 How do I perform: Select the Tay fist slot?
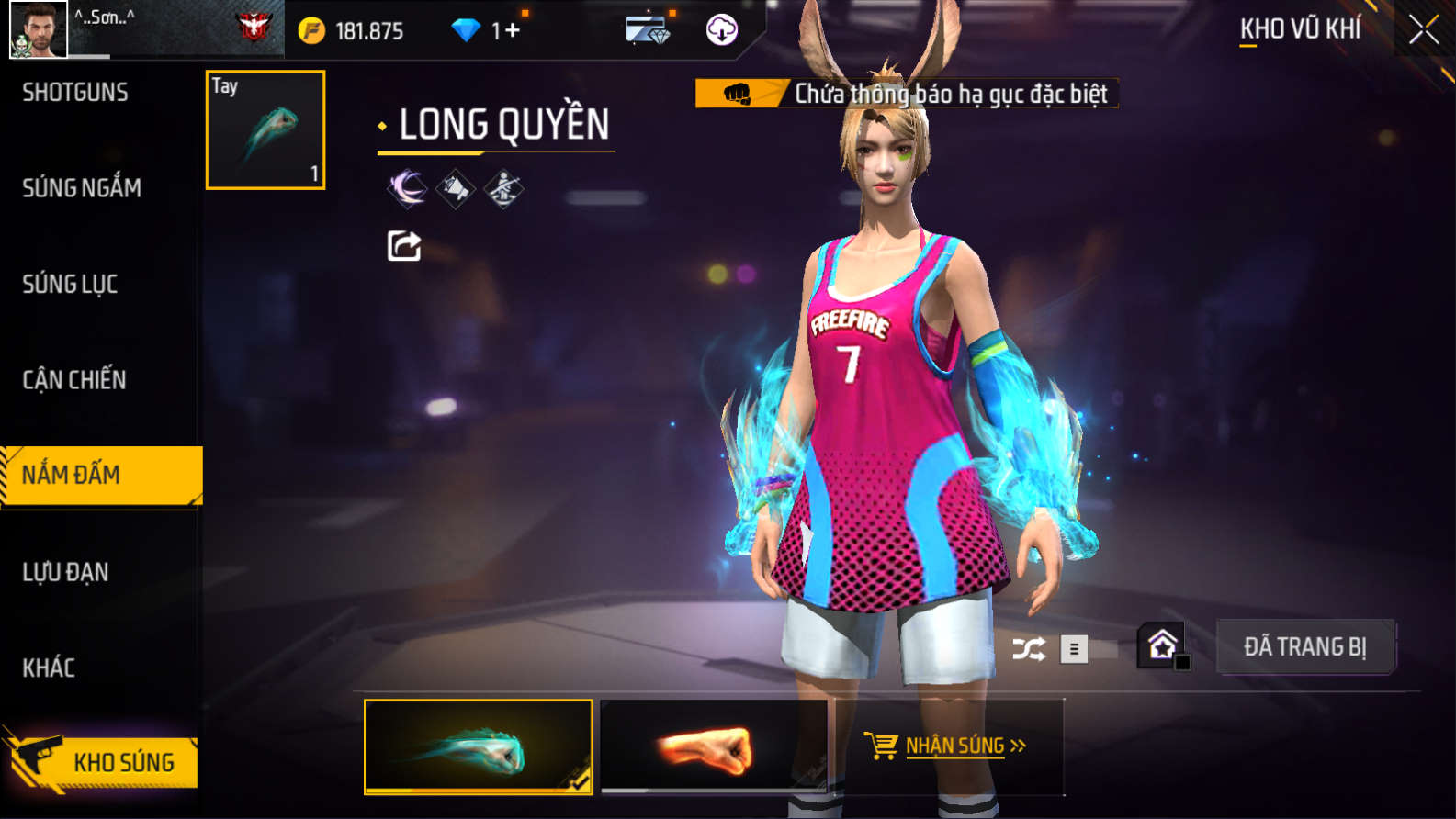(x=265, y=130)
